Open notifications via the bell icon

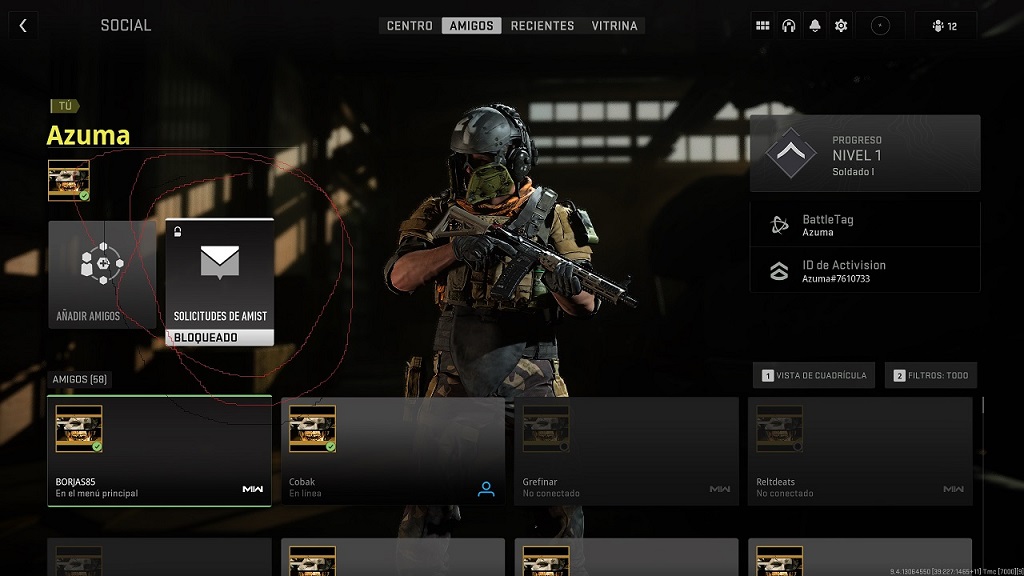(x=815, y=26)
